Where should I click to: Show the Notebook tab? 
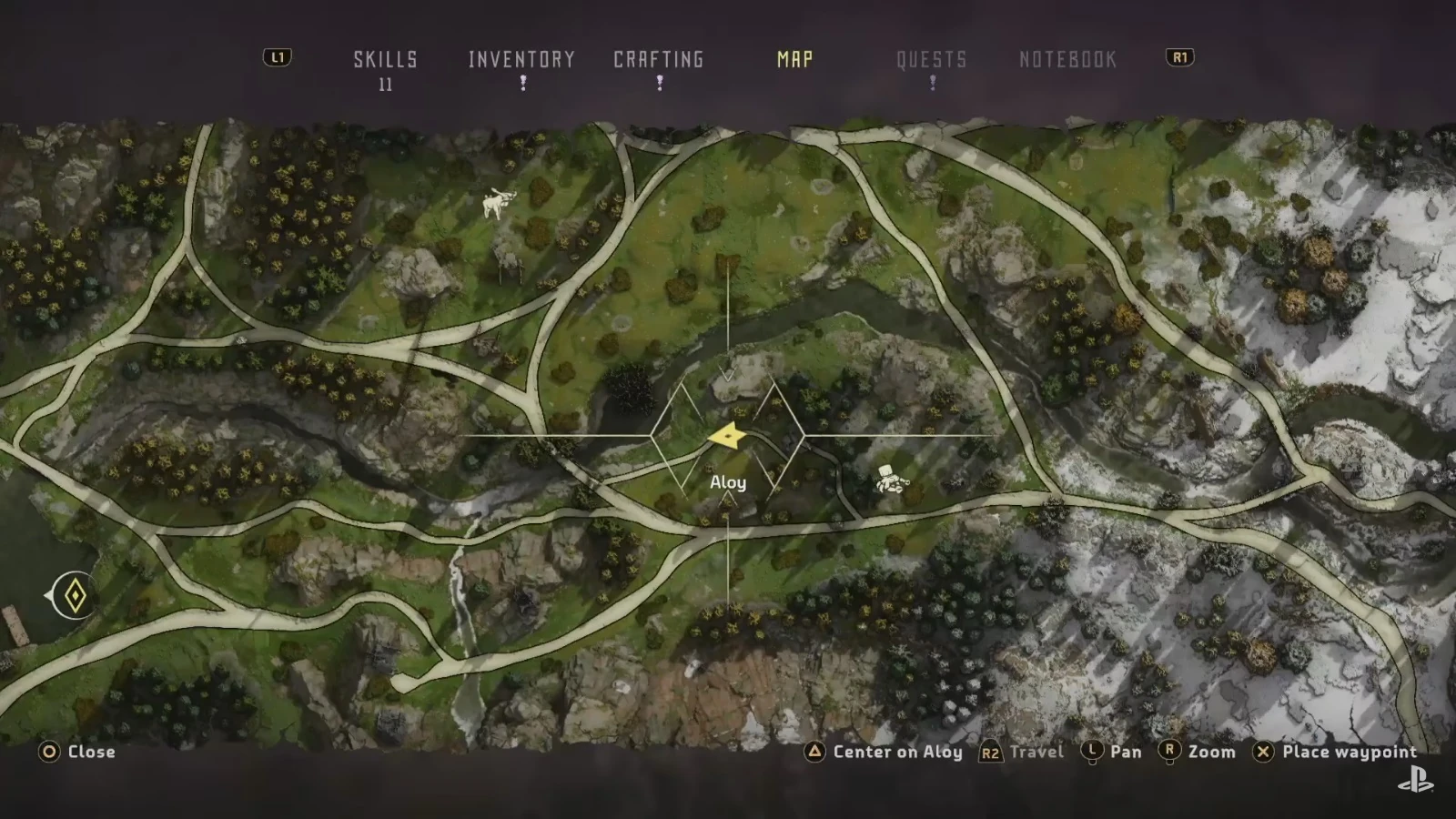(1067, 60)
